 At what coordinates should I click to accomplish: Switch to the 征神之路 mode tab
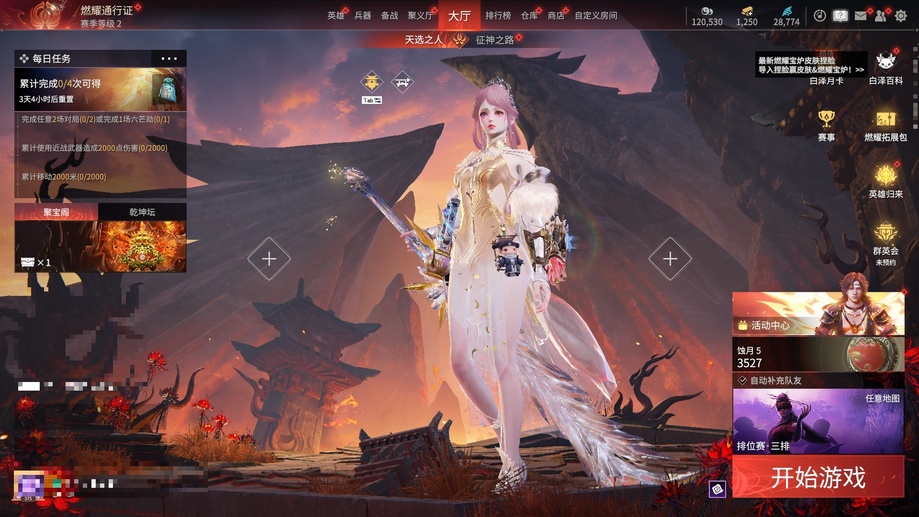coord(496,40)
